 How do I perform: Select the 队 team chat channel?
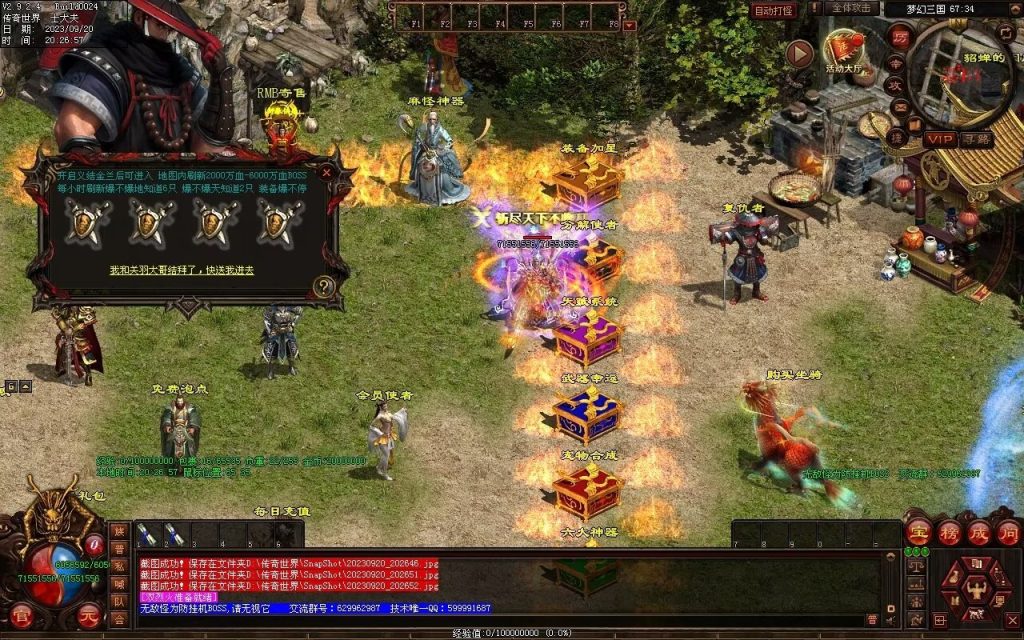[119, 601]
